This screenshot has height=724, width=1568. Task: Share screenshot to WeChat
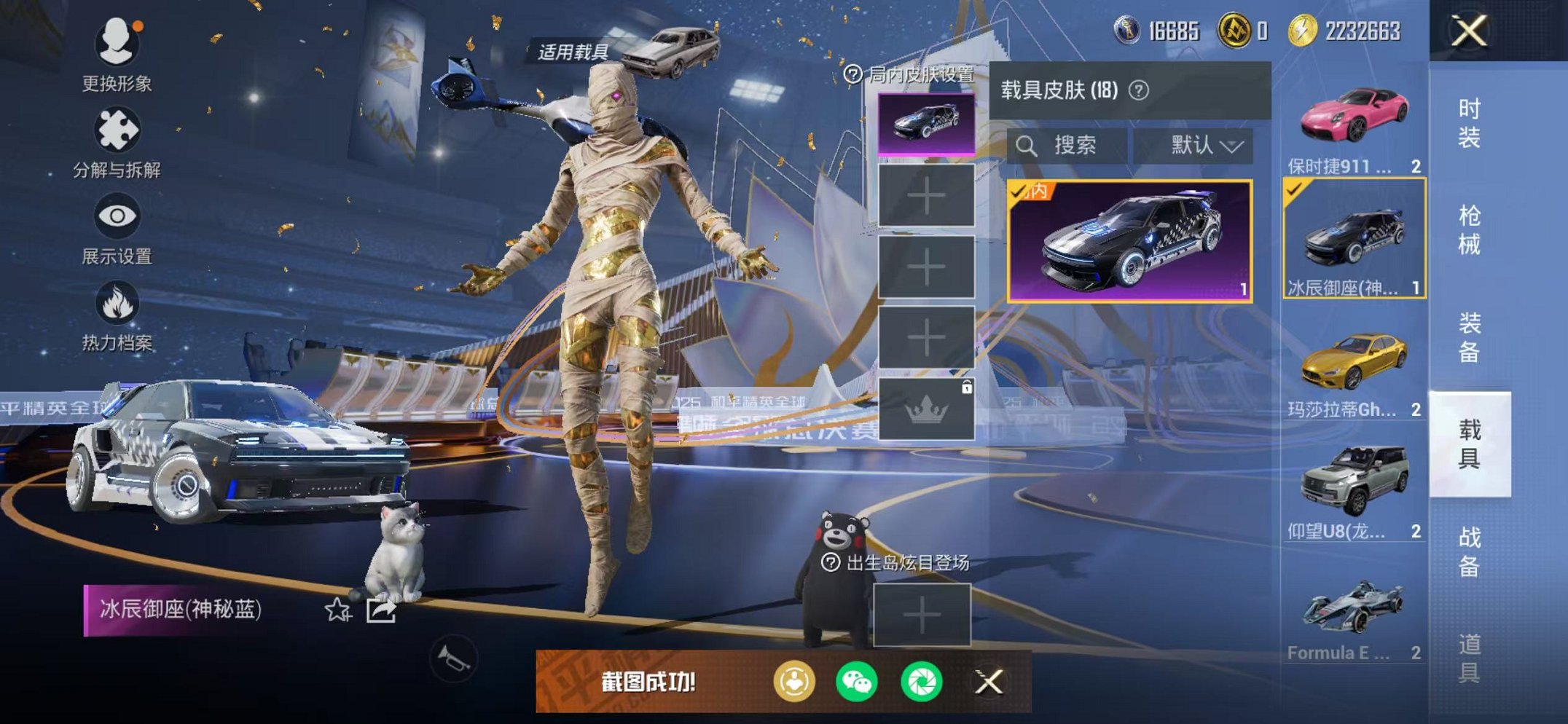click(x=857, y=682)
